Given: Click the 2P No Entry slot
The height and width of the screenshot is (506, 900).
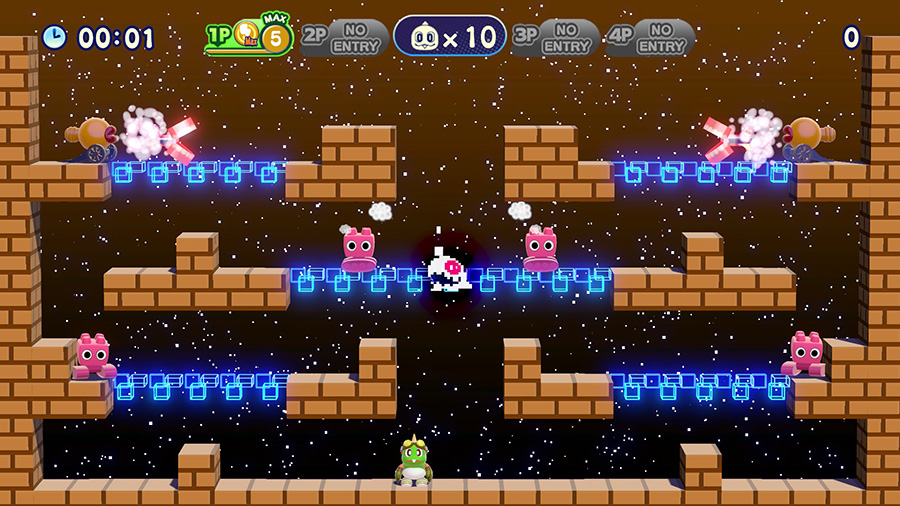Looking at the screenshot, I should pos(344,38).
